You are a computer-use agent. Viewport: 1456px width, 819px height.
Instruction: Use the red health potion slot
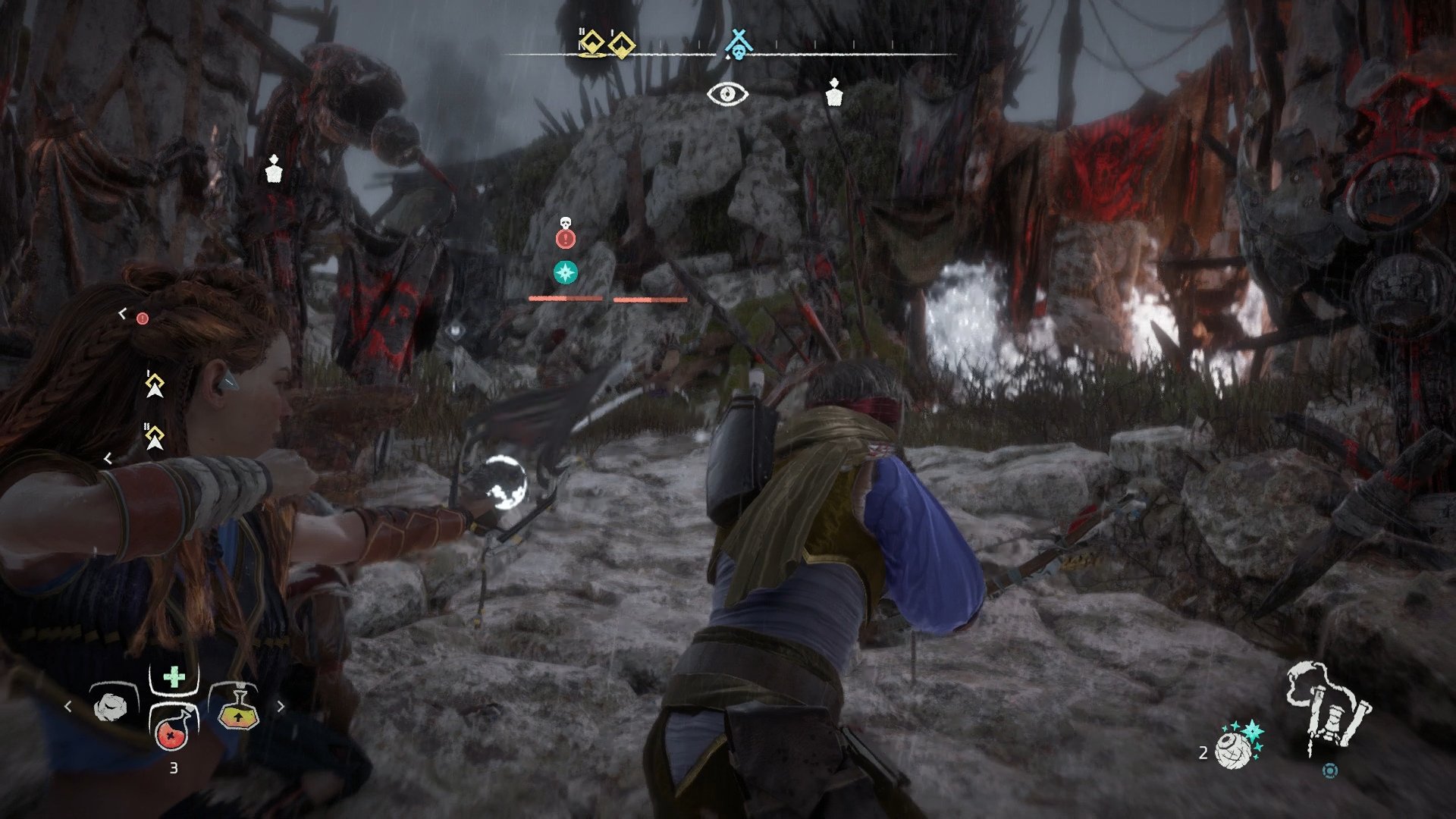click(174, 731)
